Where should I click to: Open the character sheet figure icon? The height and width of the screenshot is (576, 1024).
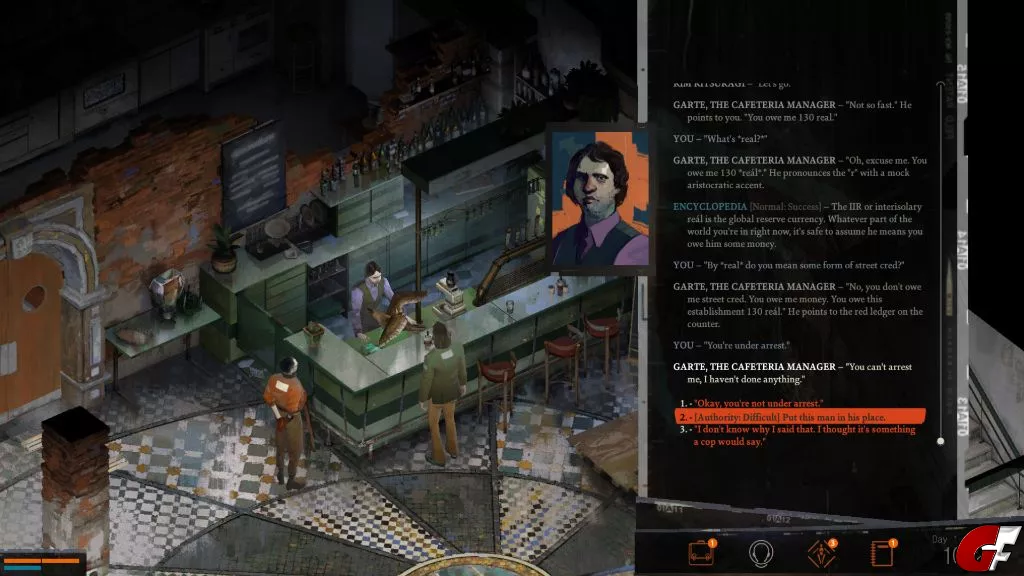[x=821, y=552]
